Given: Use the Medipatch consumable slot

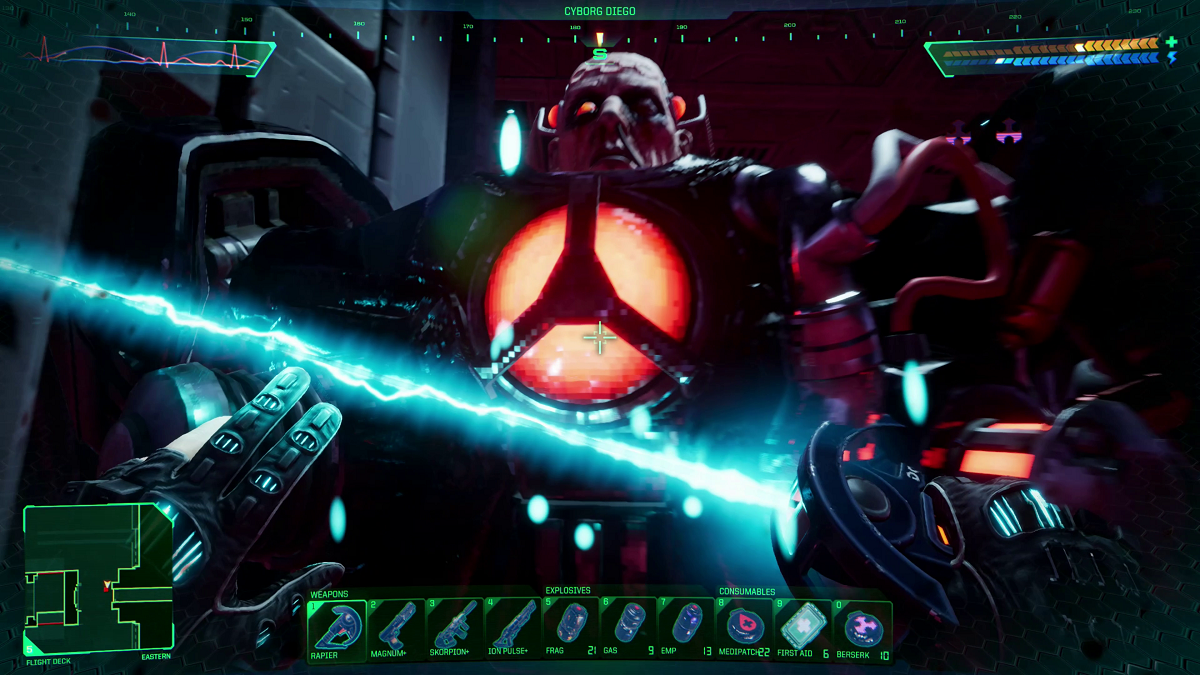Looking at the screenshot, I should click(x=745, y=628).
